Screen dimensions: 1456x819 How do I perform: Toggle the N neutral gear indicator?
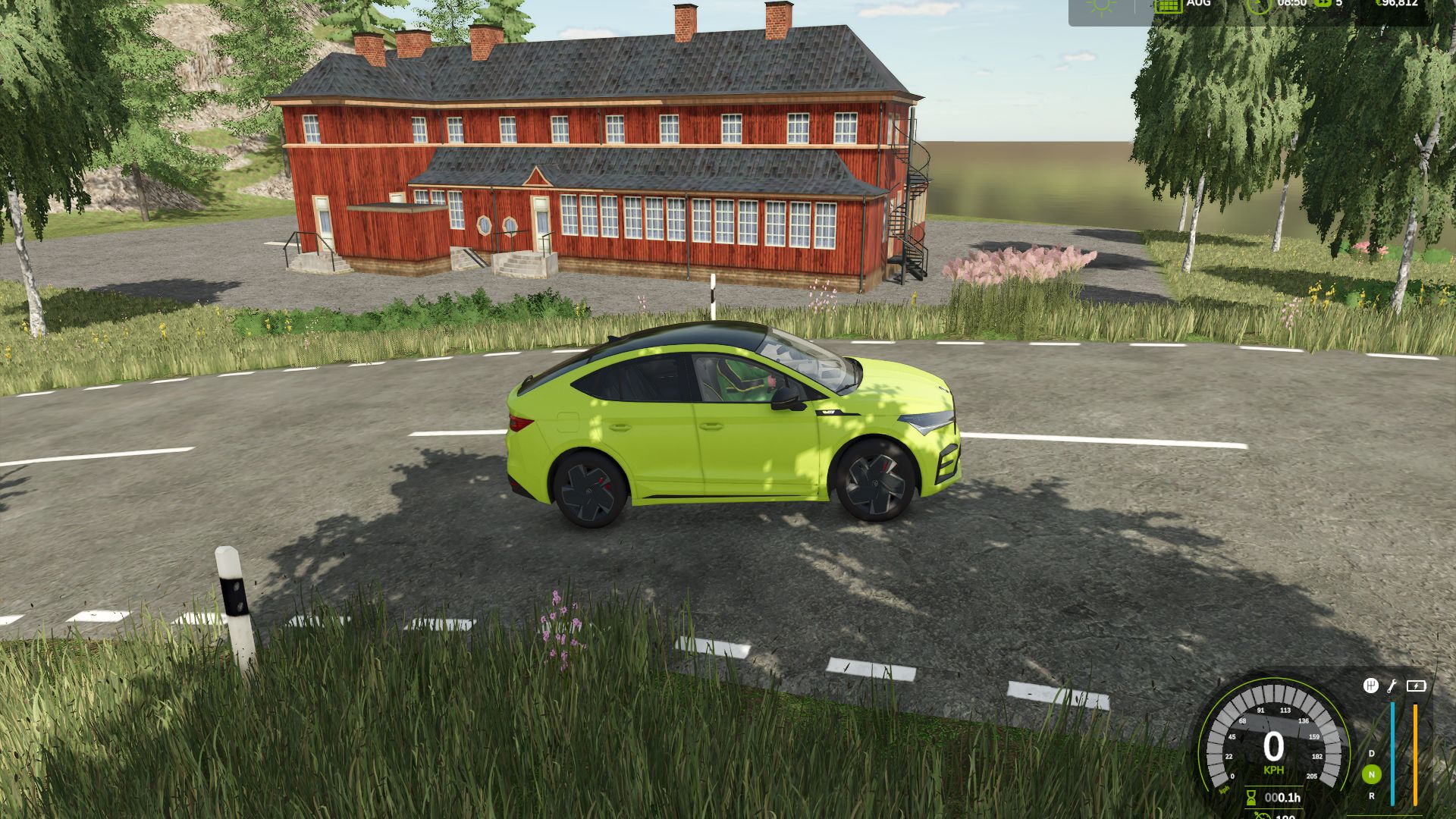[x=1372, y=774]
